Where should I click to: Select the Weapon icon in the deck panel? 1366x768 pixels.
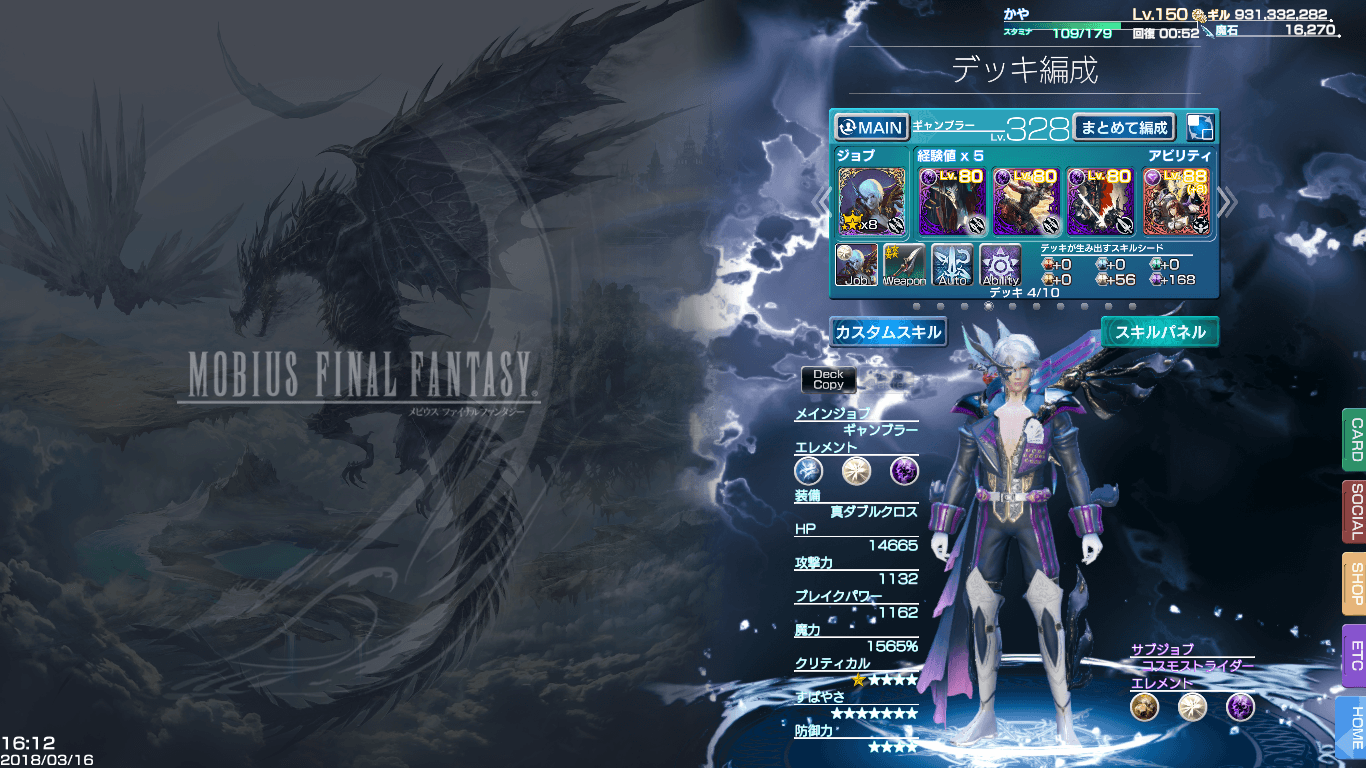[905, 263]
